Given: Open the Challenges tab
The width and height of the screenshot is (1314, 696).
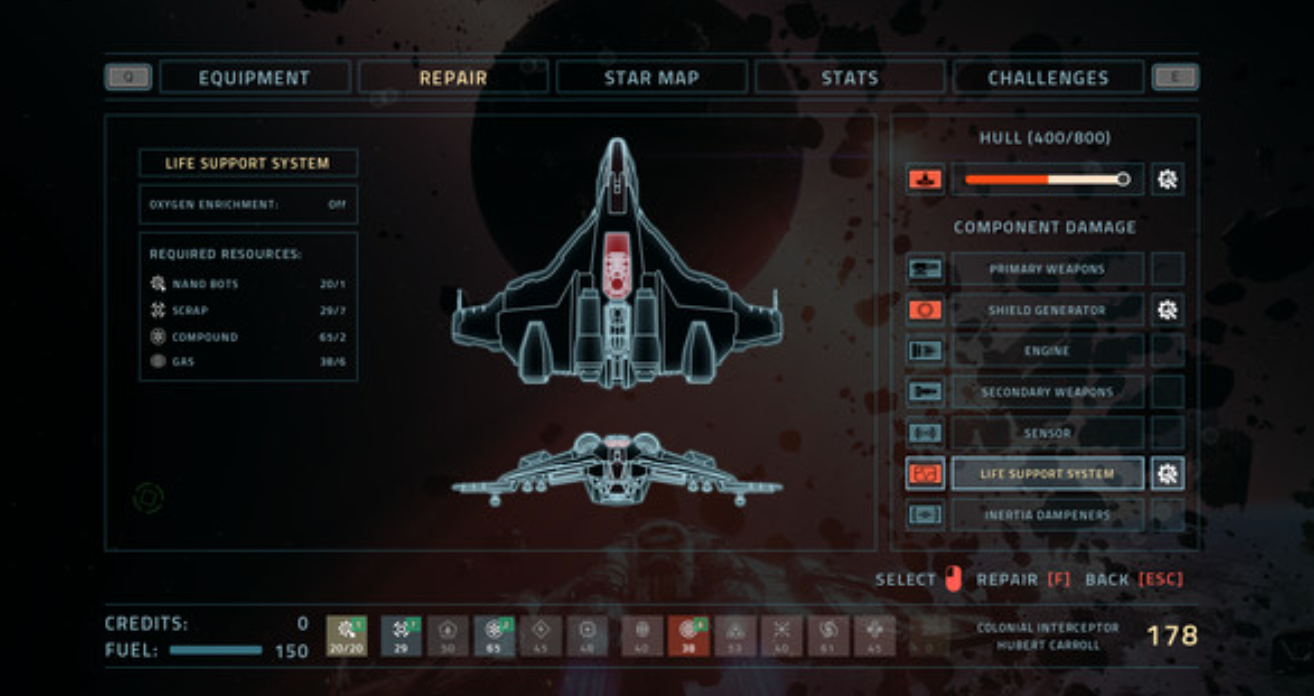Looking at the screenshot, I should (1047, 78).
